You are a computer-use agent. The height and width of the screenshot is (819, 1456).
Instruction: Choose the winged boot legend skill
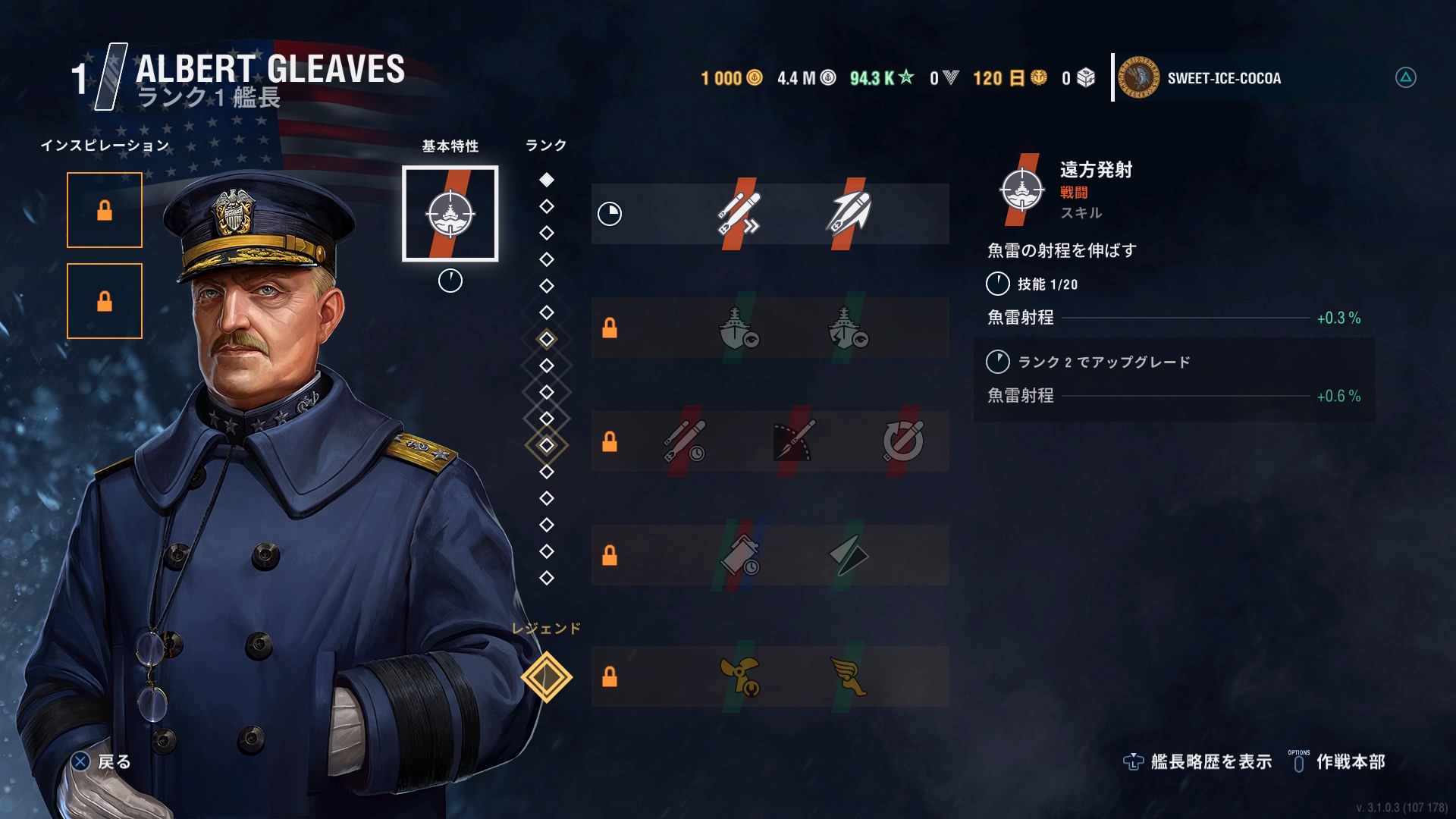pos(849,676)
